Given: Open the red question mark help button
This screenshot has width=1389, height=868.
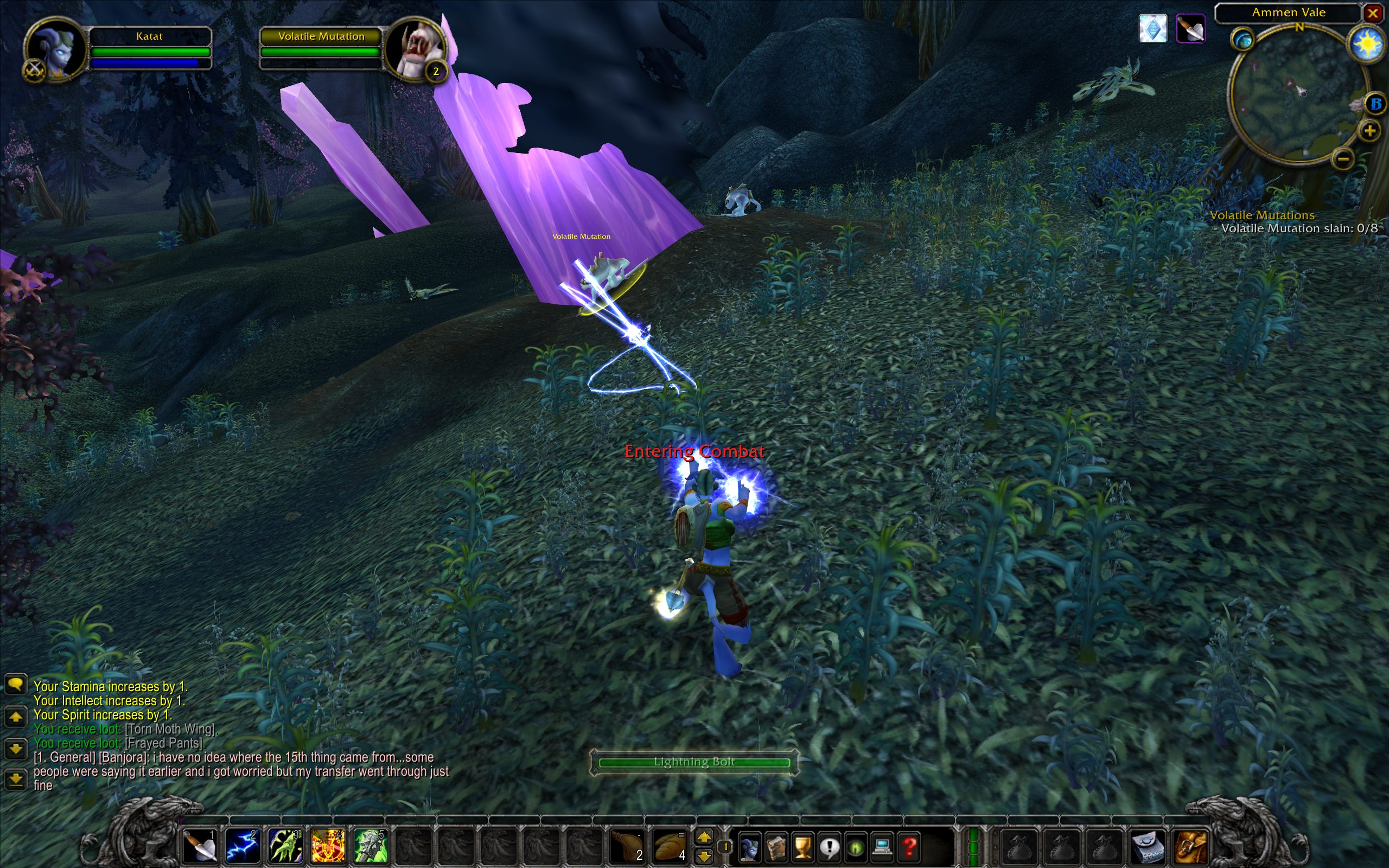Looking at the screenshot, I should click(909, 847).
